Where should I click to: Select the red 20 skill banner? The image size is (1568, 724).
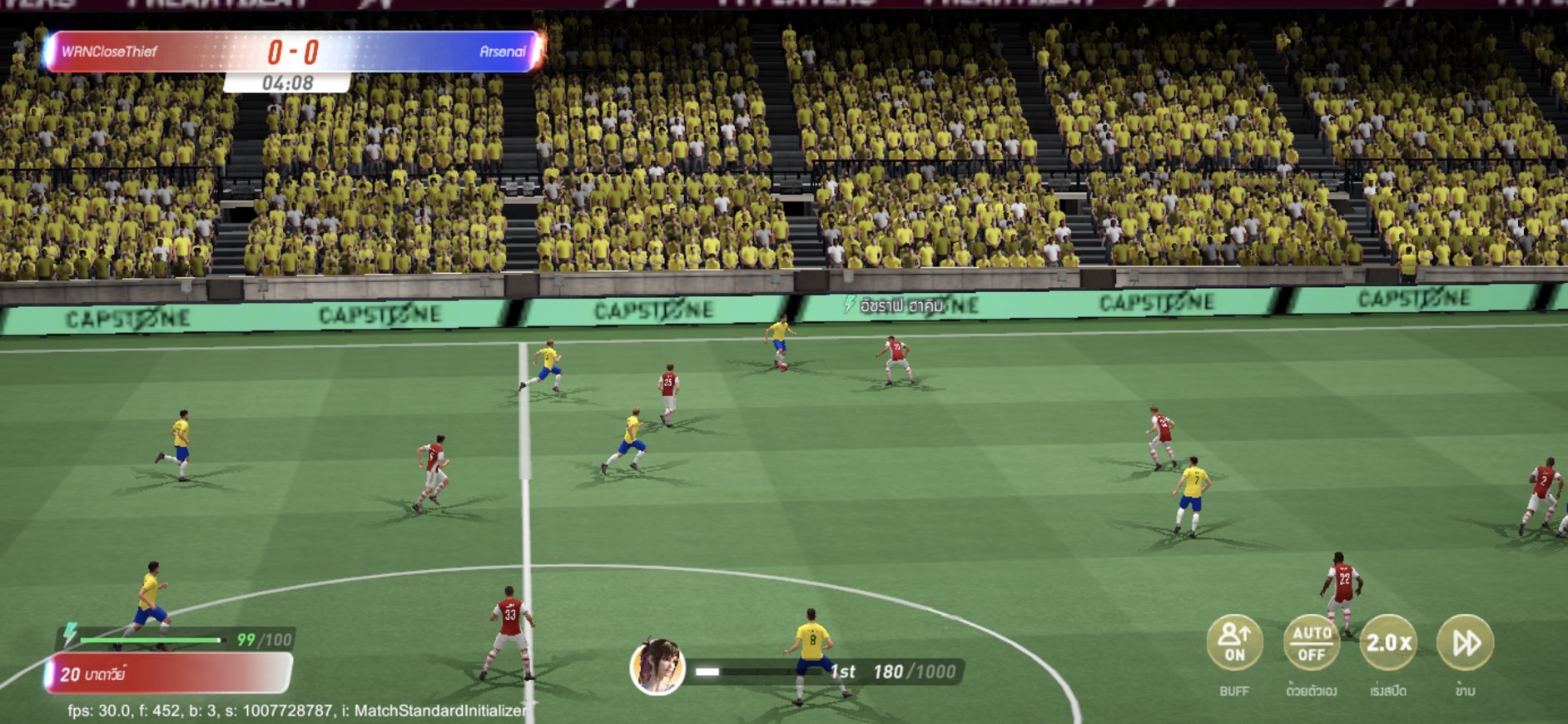[169, 674]
